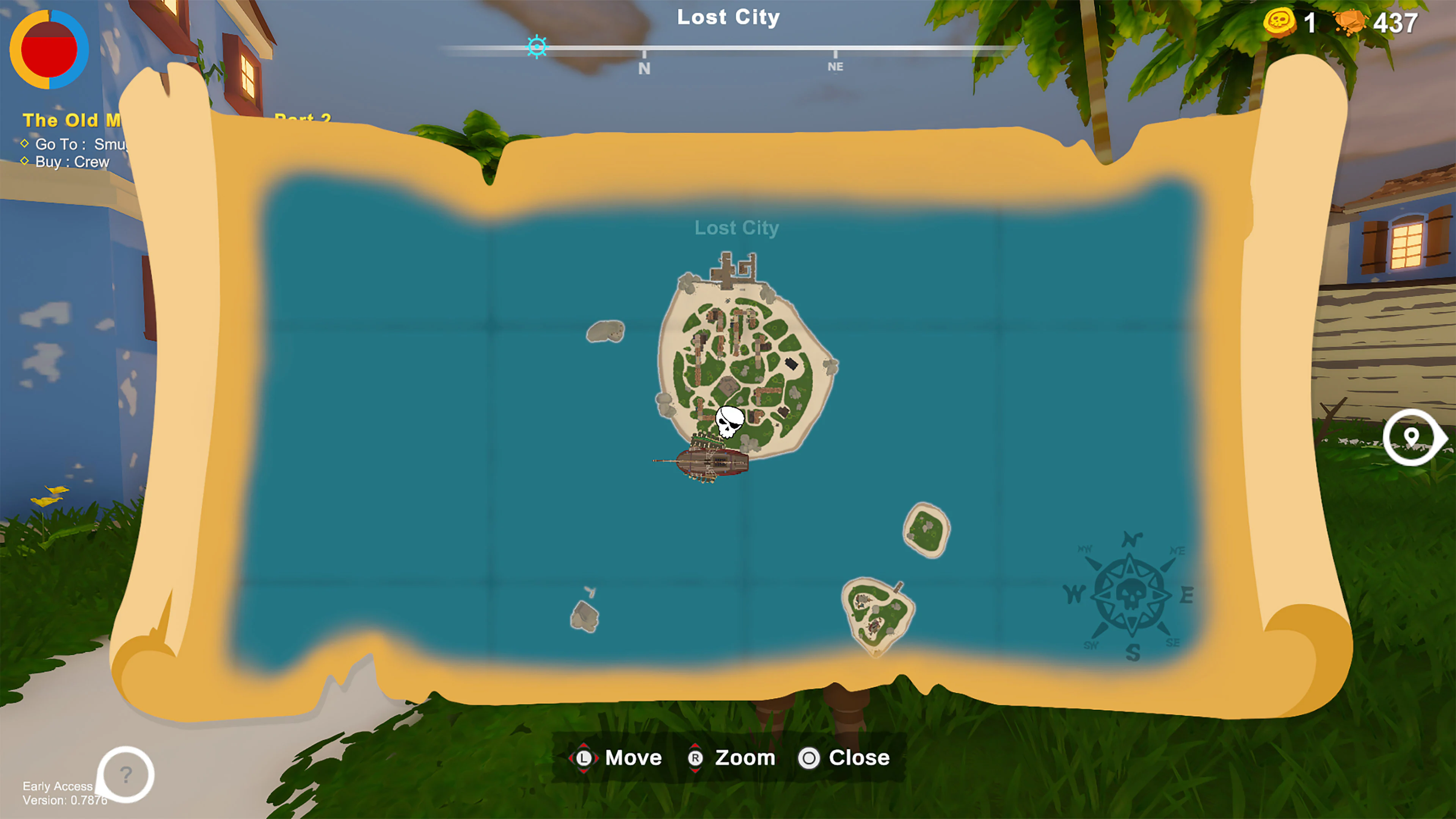Click the ship wheel marker on the compass bar
The image size is (1456, 819).
click(x=537, y=47)
